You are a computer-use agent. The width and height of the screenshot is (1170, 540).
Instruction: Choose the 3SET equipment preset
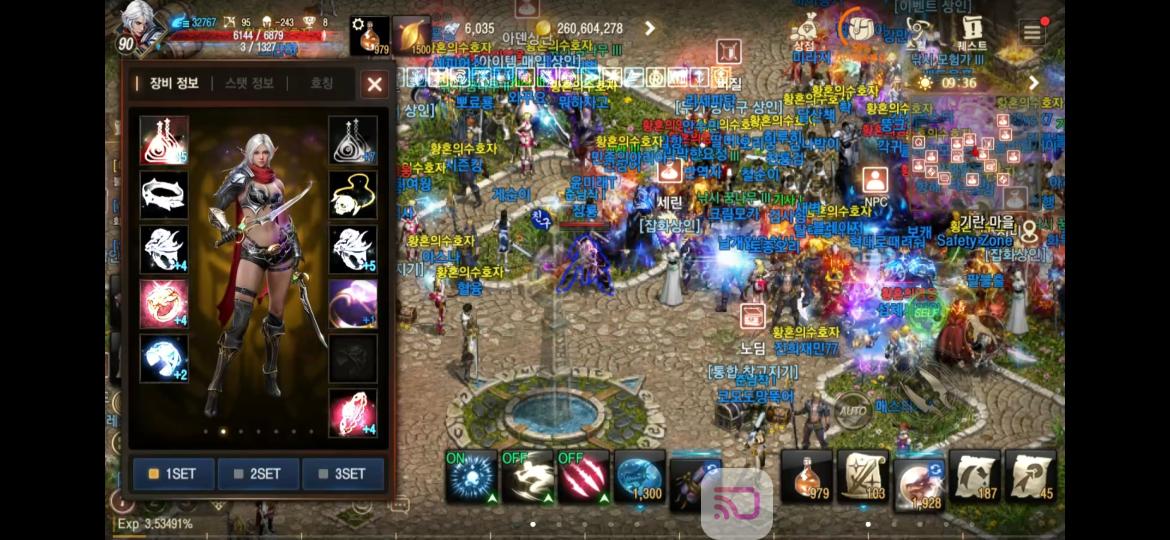tap(343, 473)
